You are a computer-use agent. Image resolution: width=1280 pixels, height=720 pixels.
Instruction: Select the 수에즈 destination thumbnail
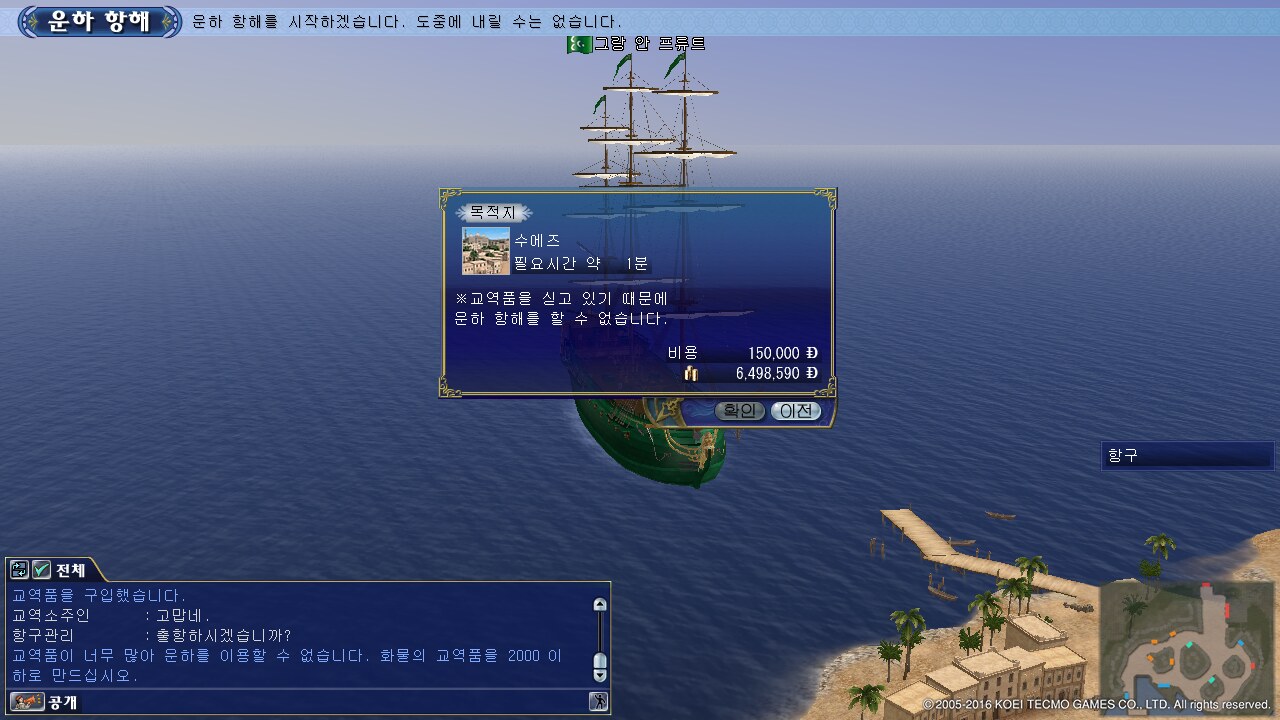pyautogui.click(x=486, y=251)
